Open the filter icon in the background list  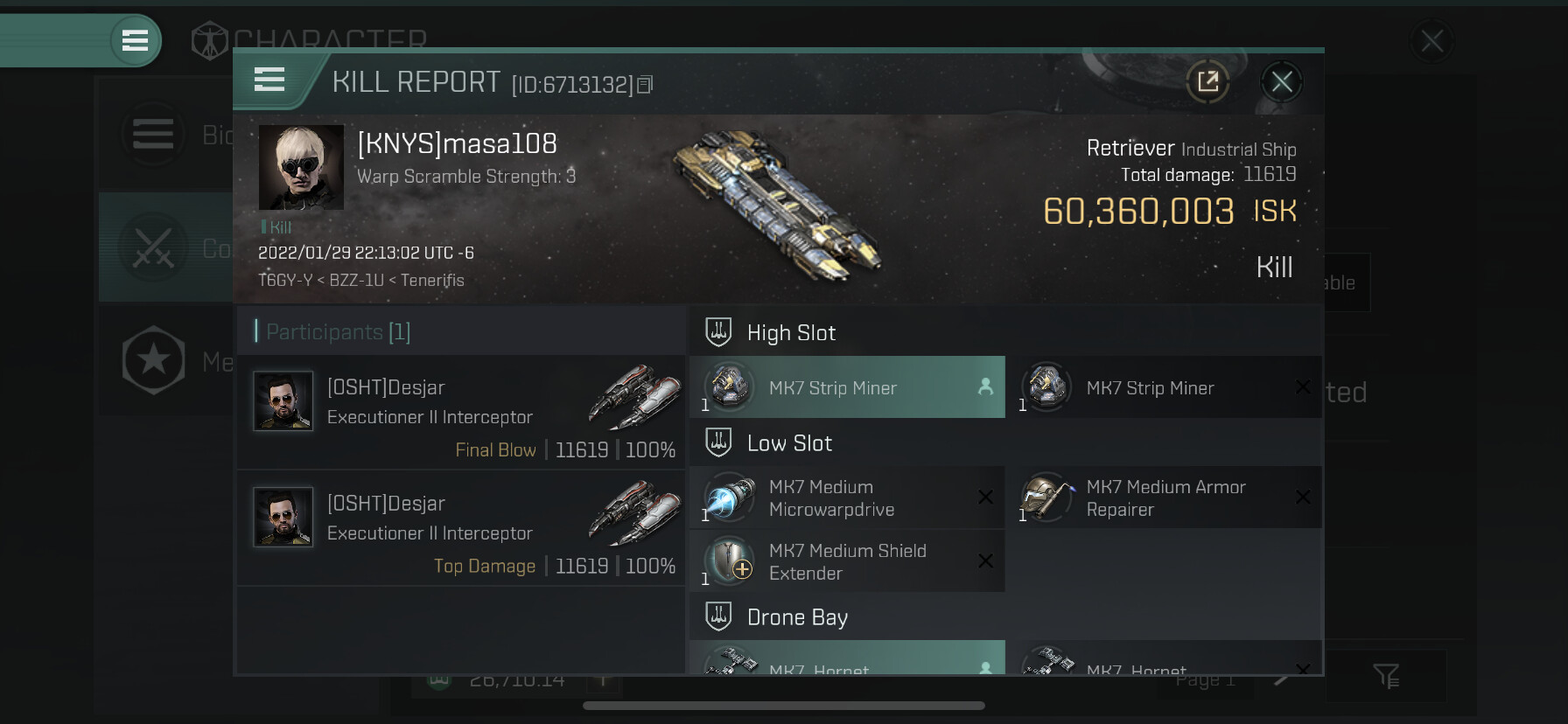(x=1386, y=676)
